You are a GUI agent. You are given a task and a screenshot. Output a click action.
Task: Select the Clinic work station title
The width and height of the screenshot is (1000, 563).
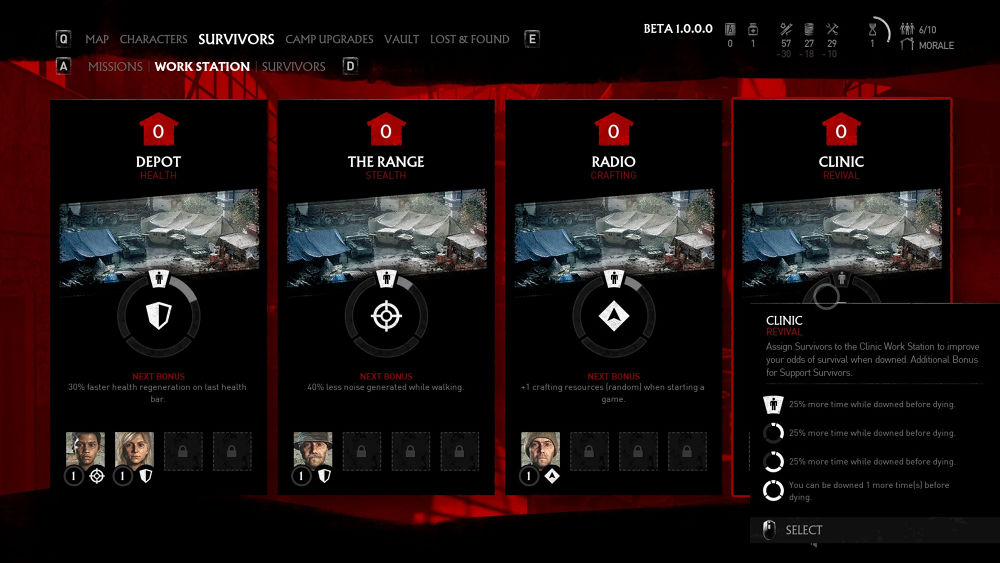(841, 161)
